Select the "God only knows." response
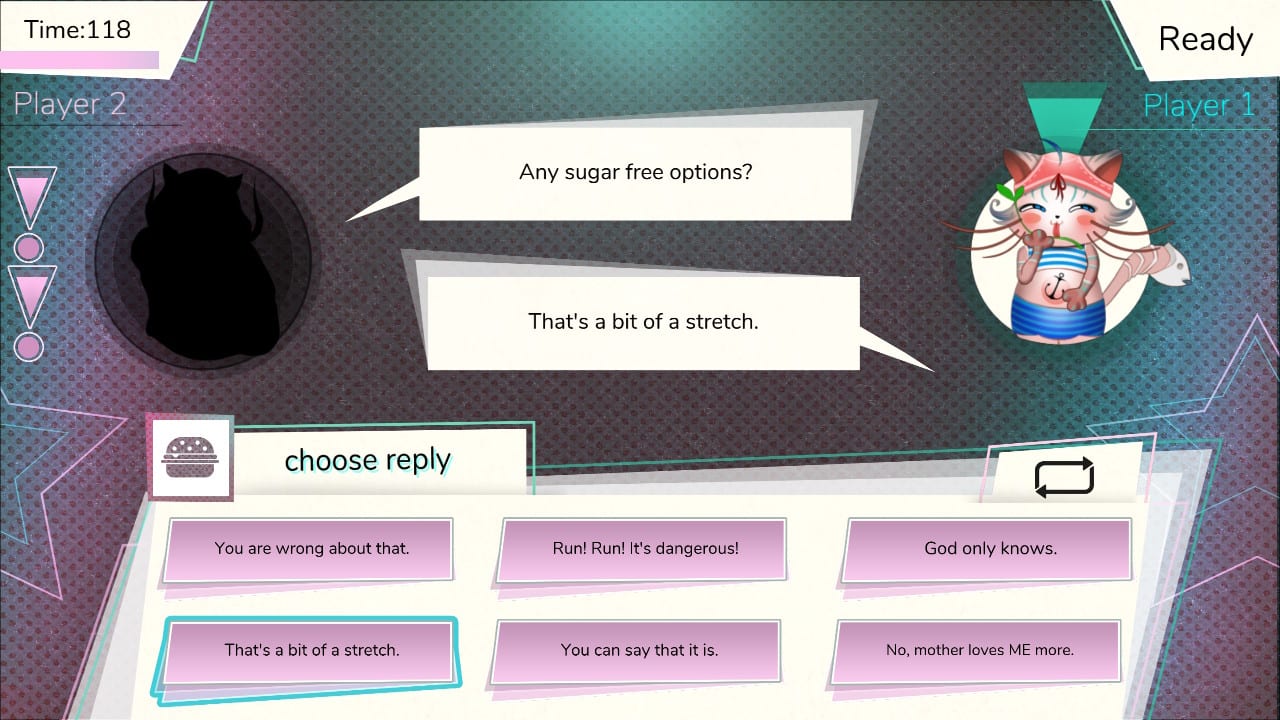 [x=987, y=549]
